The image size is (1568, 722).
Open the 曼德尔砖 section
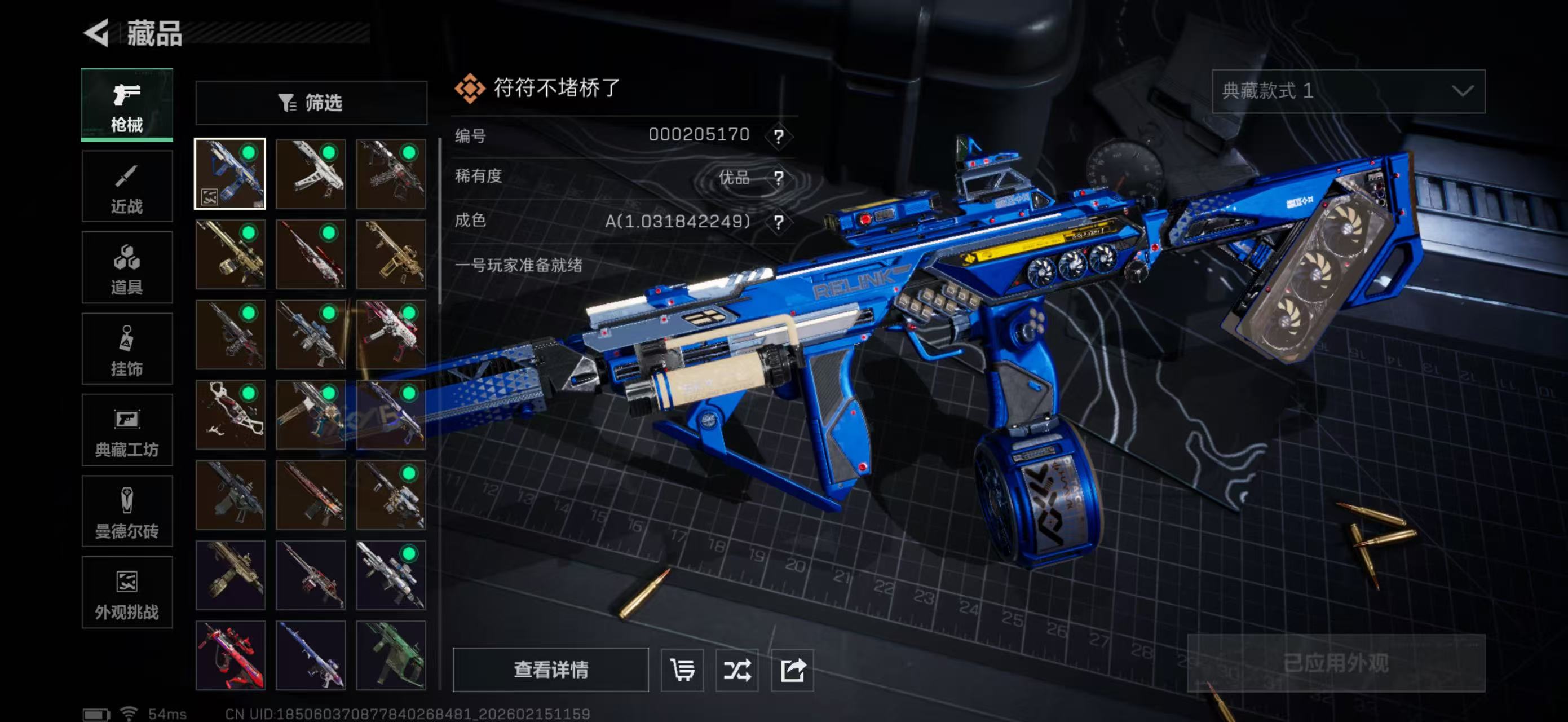(x=127, y=512)
